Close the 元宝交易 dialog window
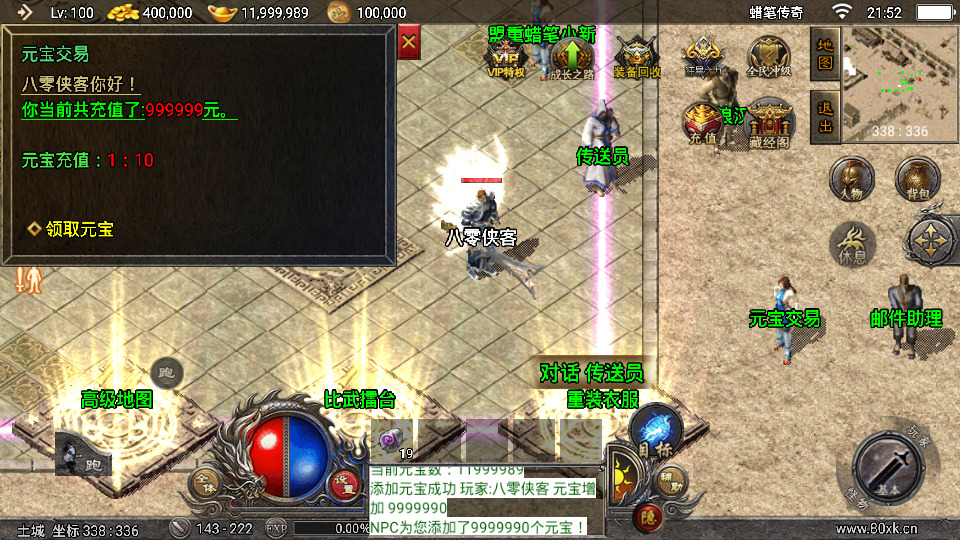The width and height of the screenshot is (960, 540). coord(408,43)
